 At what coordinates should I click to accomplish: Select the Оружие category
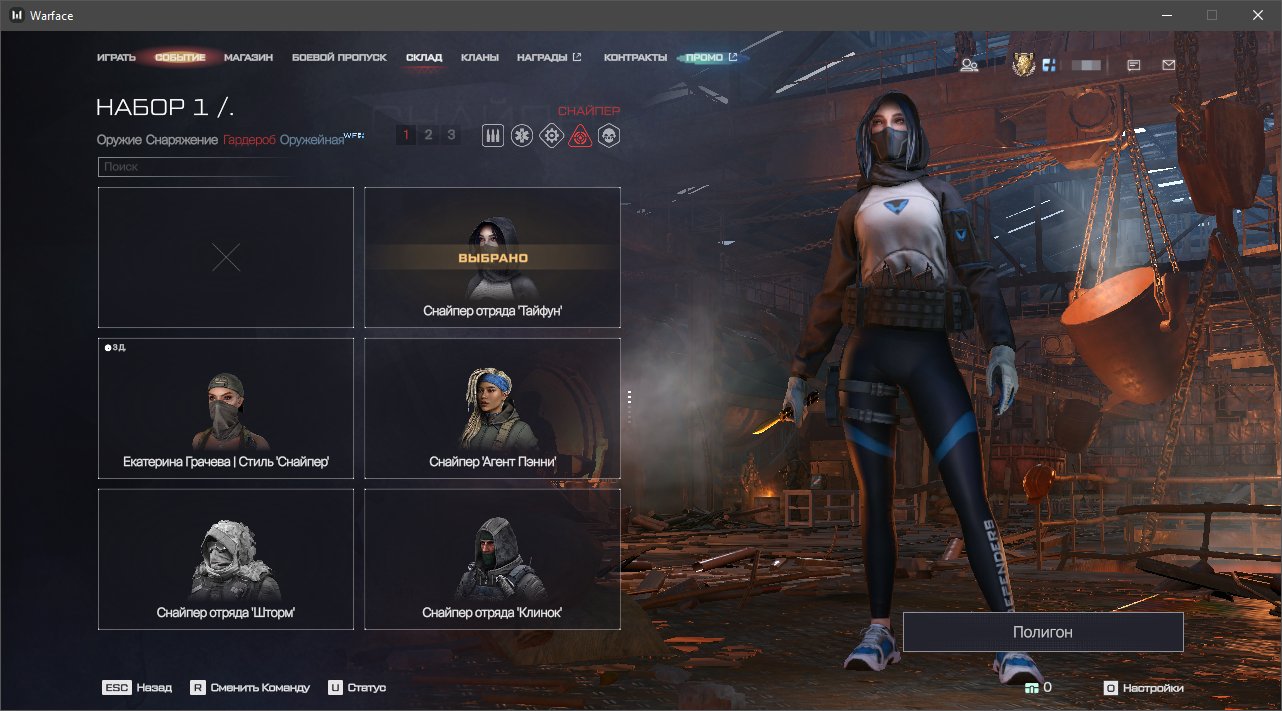(119, 140)
